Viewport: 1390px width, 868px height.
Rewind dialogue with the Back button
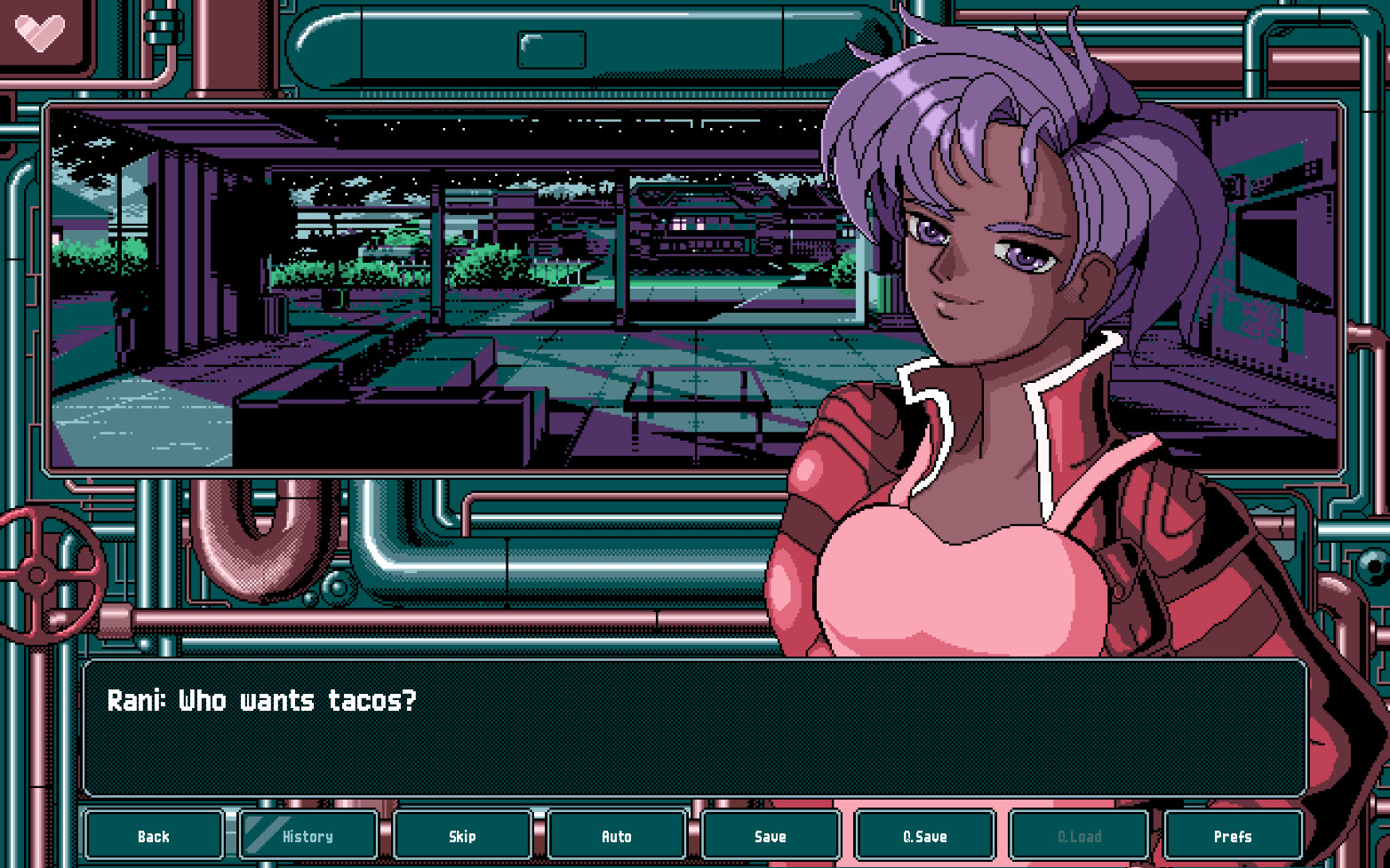tap(154, 835)
